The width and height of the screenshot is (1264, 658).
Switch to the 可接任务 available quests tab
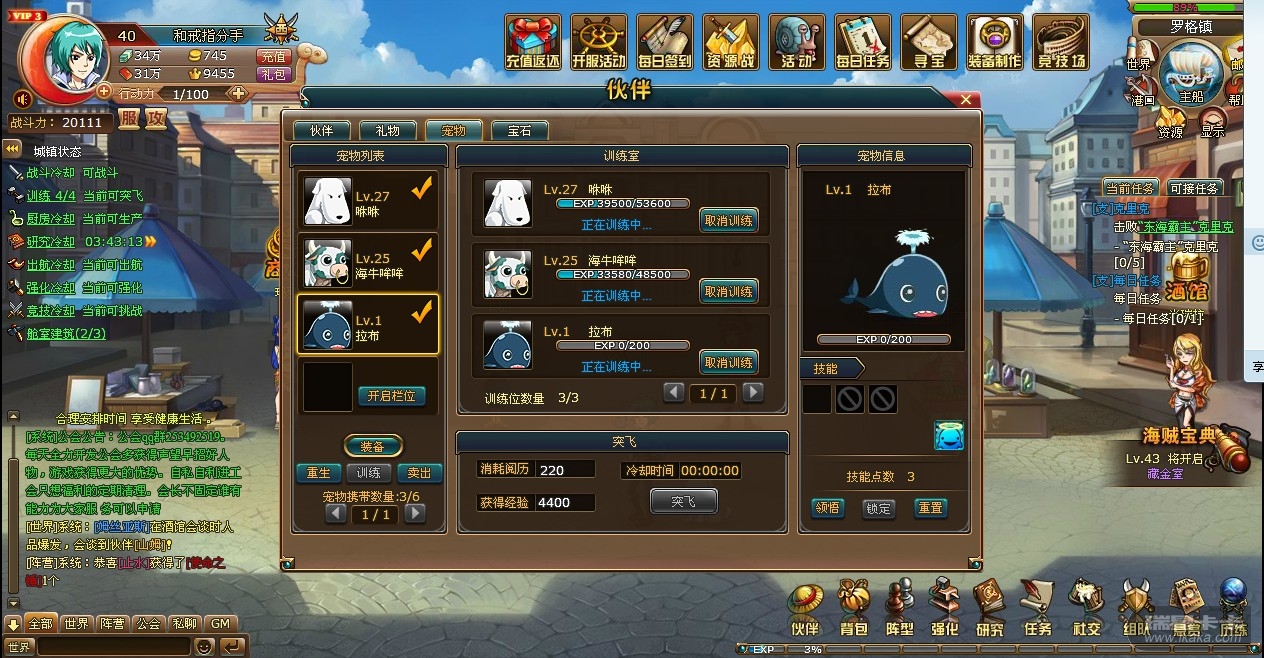pyautogui.click(x=1193, y=188)
